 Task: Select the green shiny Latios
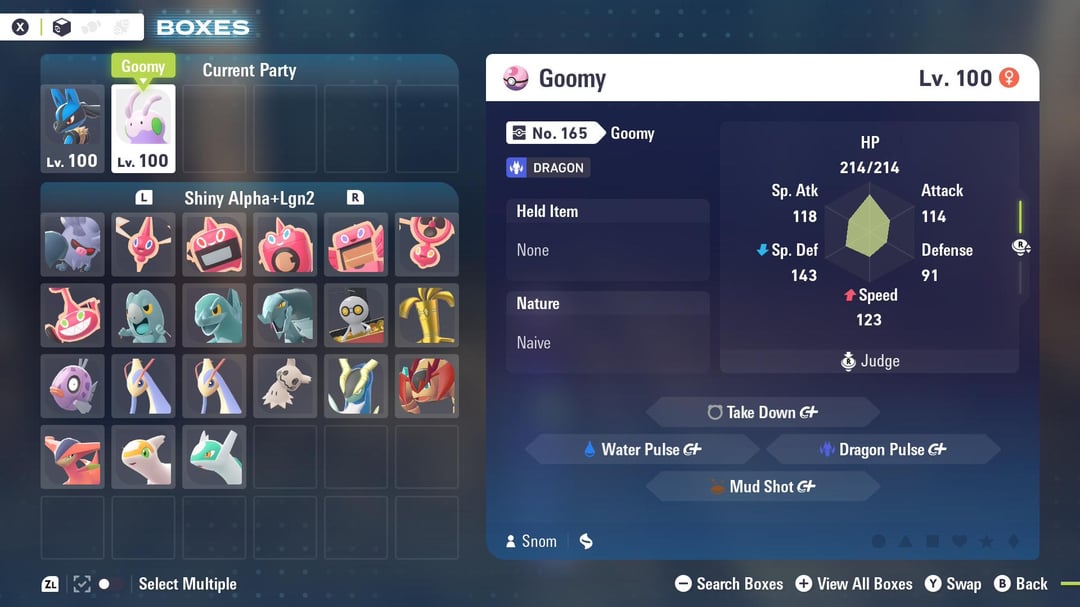click(x=214, y=457)
